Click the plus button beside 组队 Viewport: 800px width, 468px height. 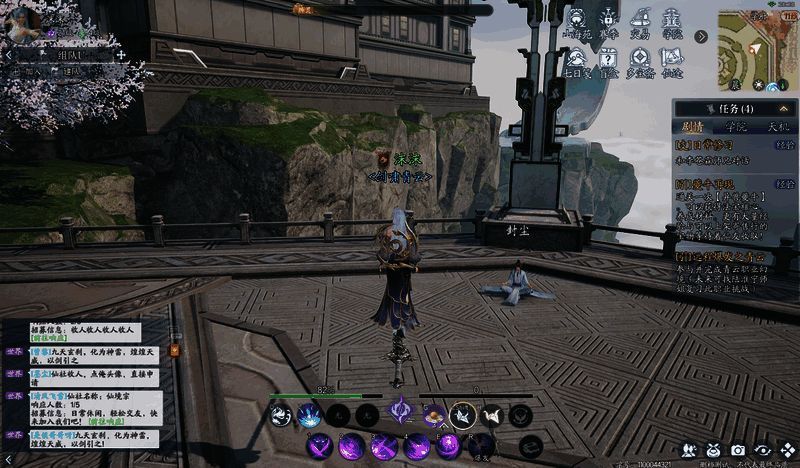tap(120, 55)
